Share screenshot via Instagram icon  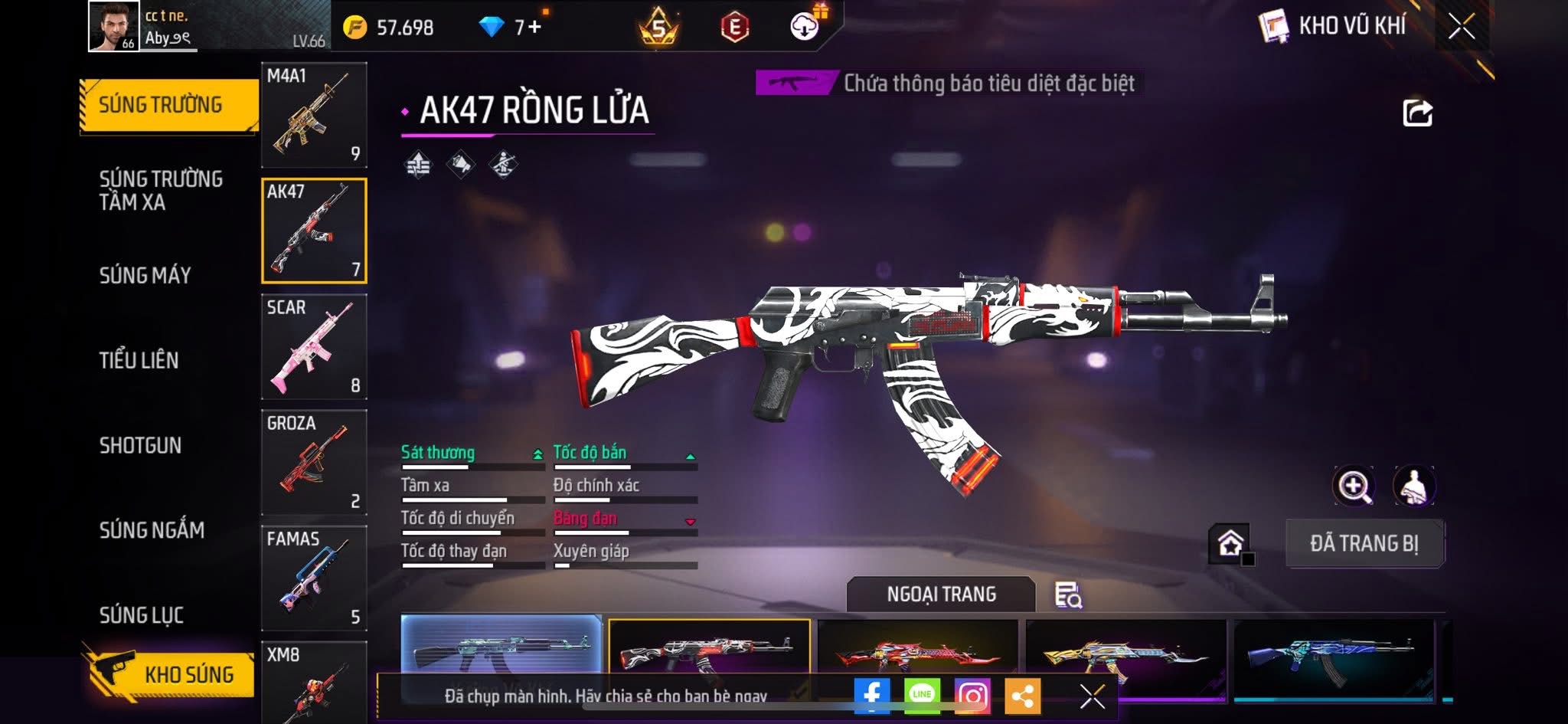[972, 696]
